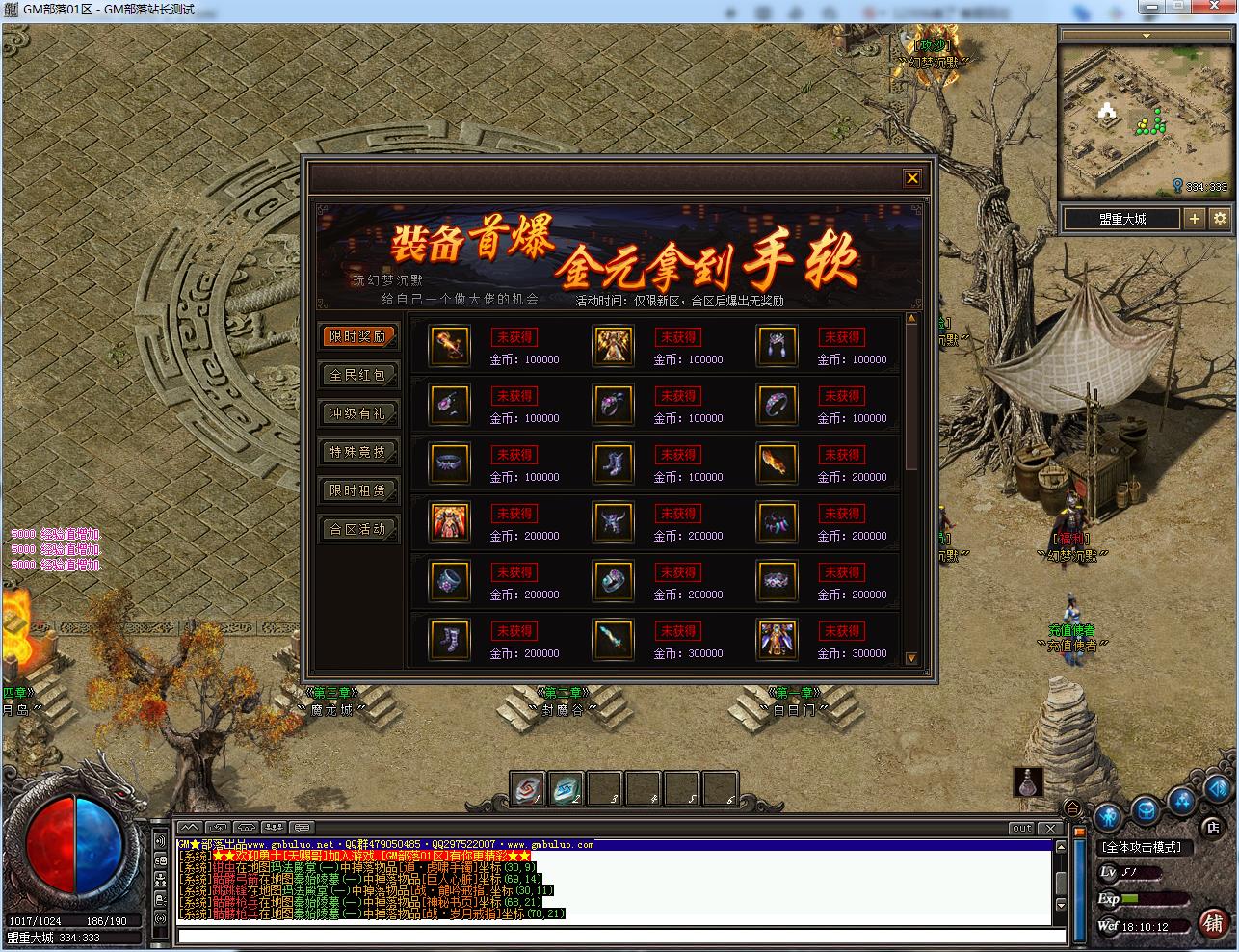Click the down arrow on the reward list scrollbar
Screen dimensions: 1239x952
[x=909, y=659]
